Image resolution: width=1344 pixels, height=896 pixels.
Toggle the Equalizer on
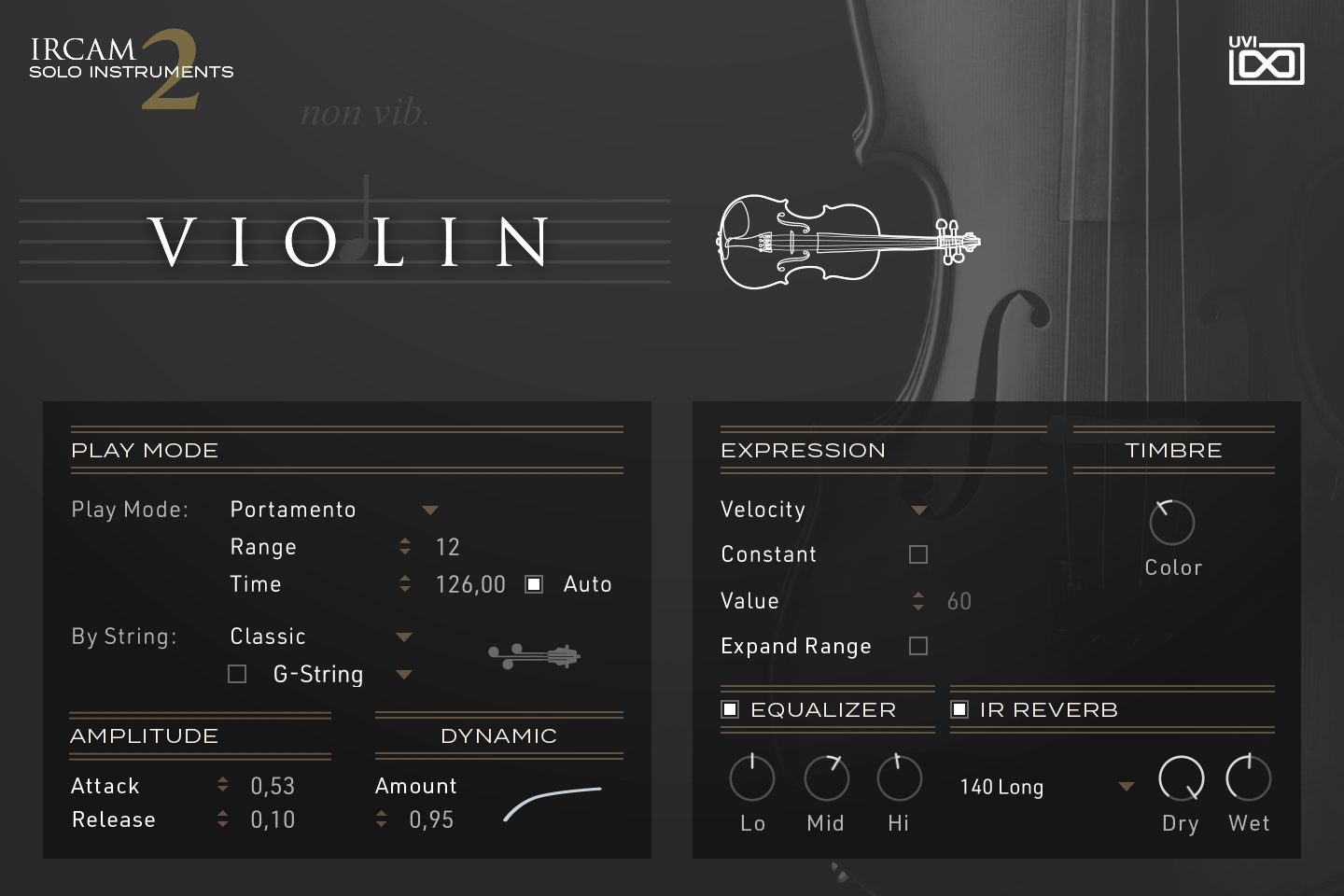pos(729,709)
